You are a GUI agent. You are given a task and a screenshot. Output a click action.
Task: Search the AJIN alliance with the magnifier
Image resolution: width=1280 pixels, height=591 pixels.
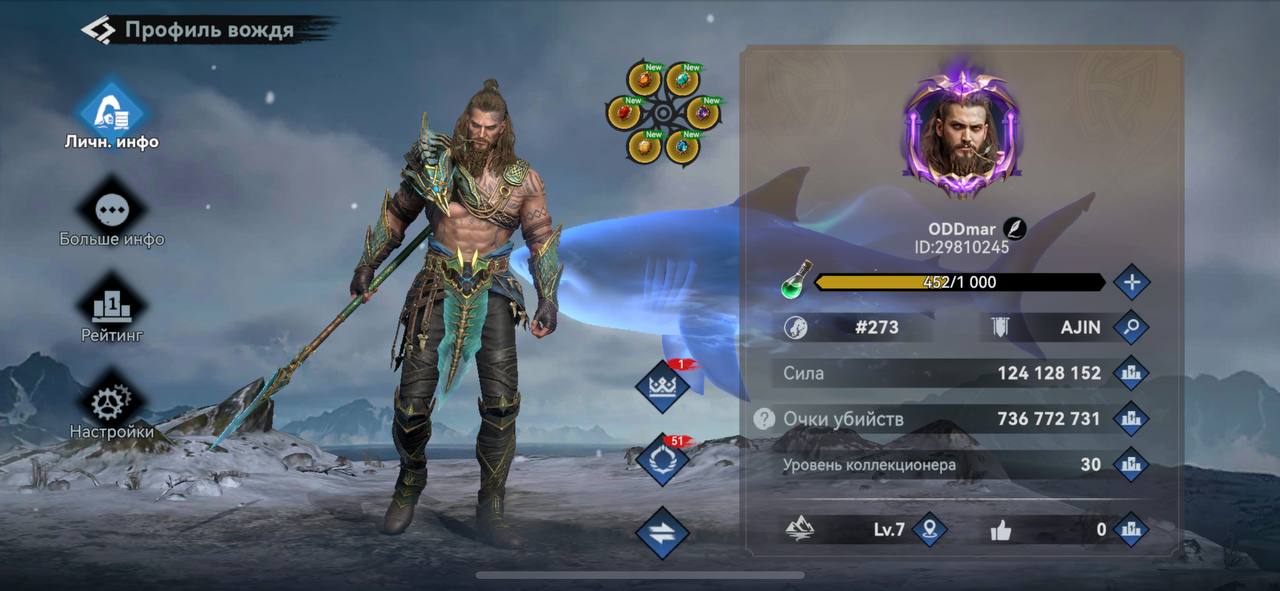[1131, 326]
